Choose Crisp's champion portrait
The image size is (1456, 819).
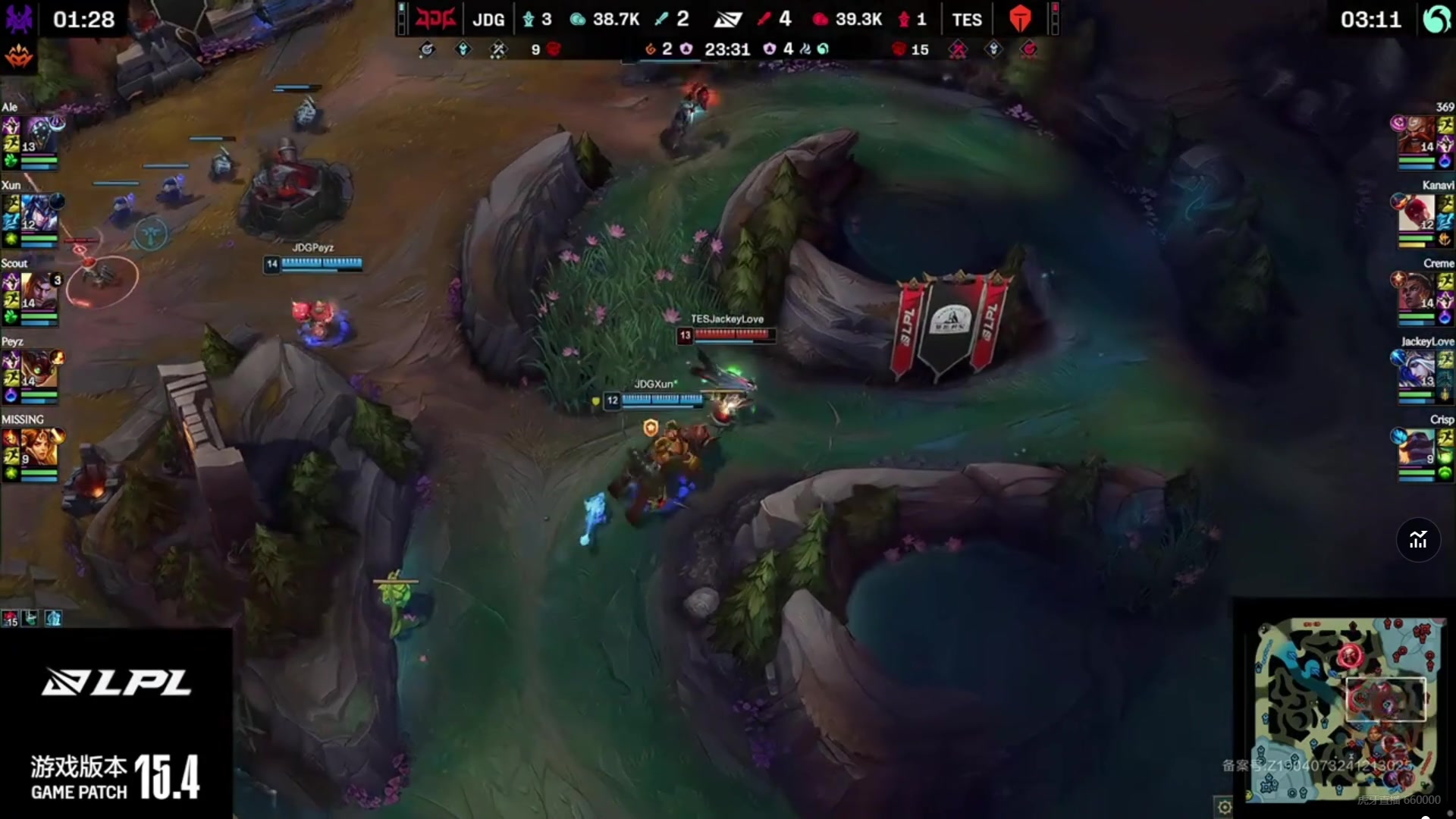coord(1417,447)
